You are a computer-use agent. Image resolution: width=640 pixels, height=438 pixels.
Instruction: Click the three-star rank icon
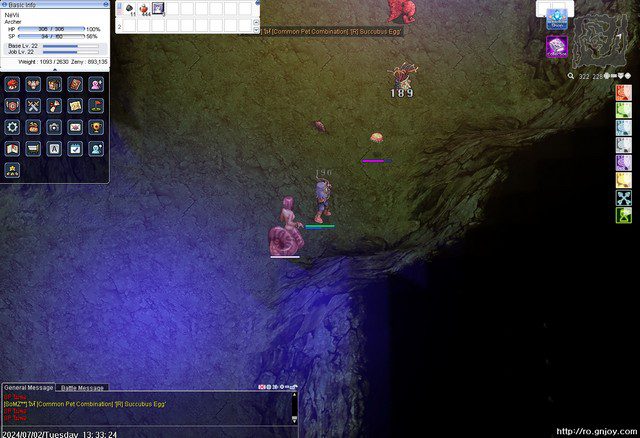coord(12,169)
